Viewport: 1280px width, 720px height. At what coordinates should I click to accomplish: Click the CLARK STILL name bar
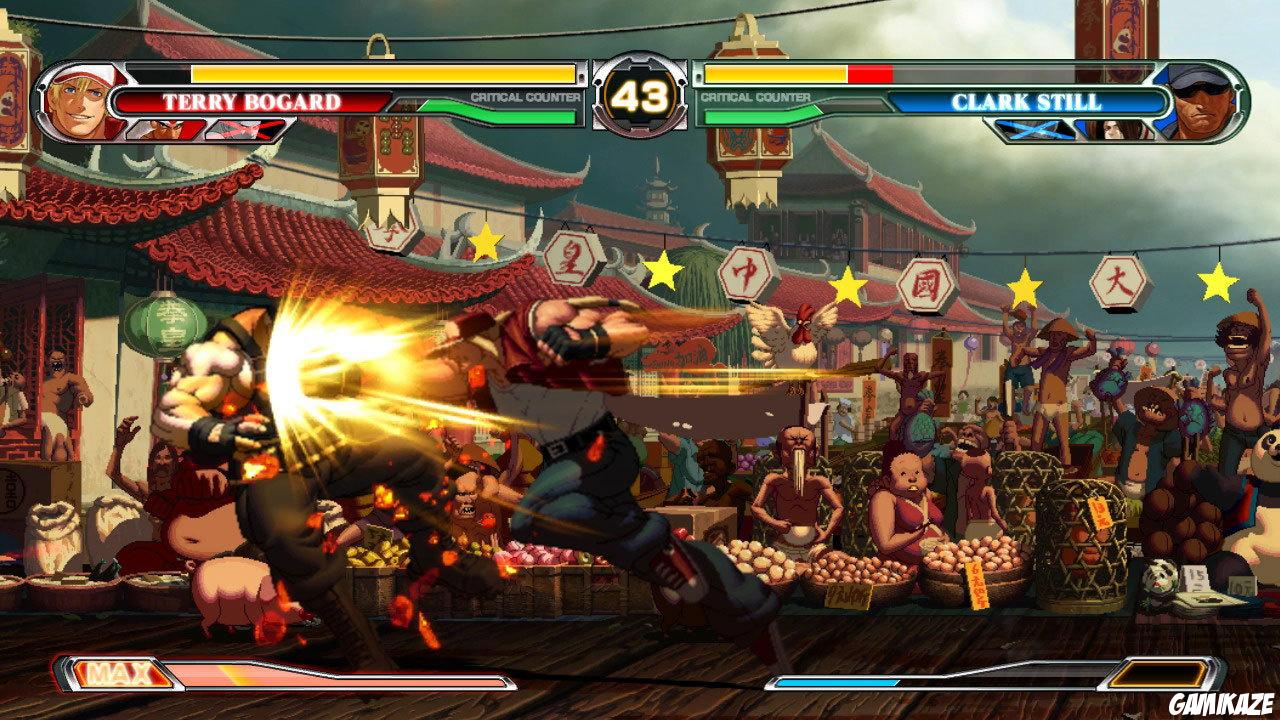pos(1030,100)
